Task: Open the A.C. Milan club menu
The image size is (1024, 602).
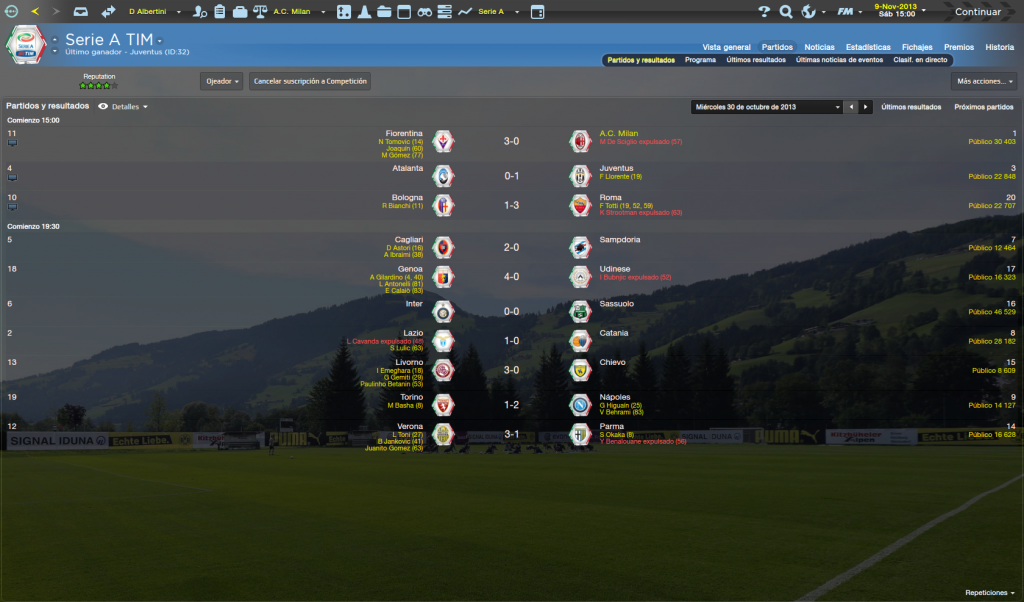Action: pos(295,12)
